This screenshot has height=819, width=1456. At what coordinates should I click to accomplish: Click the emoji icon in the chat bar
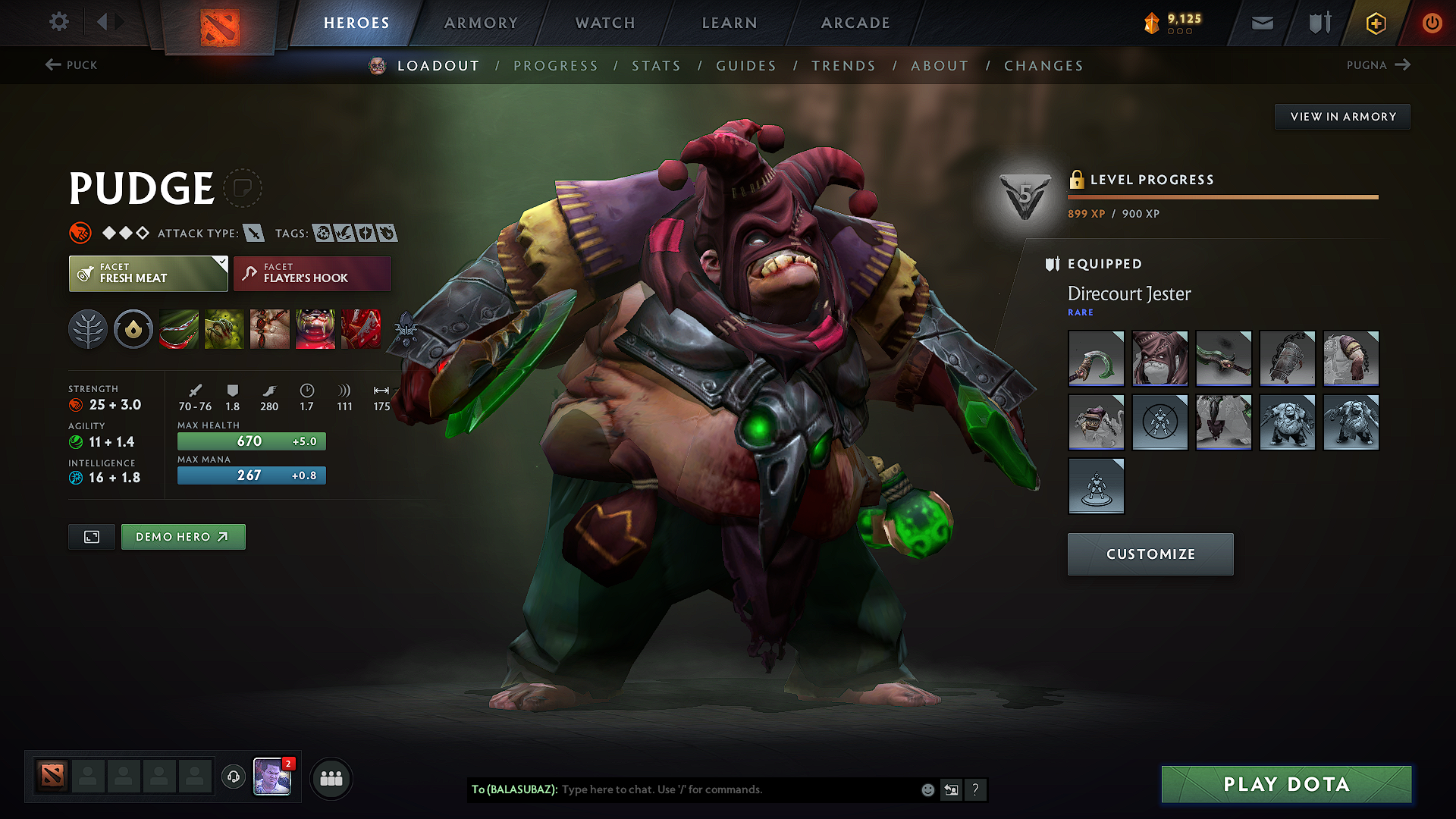927,789
